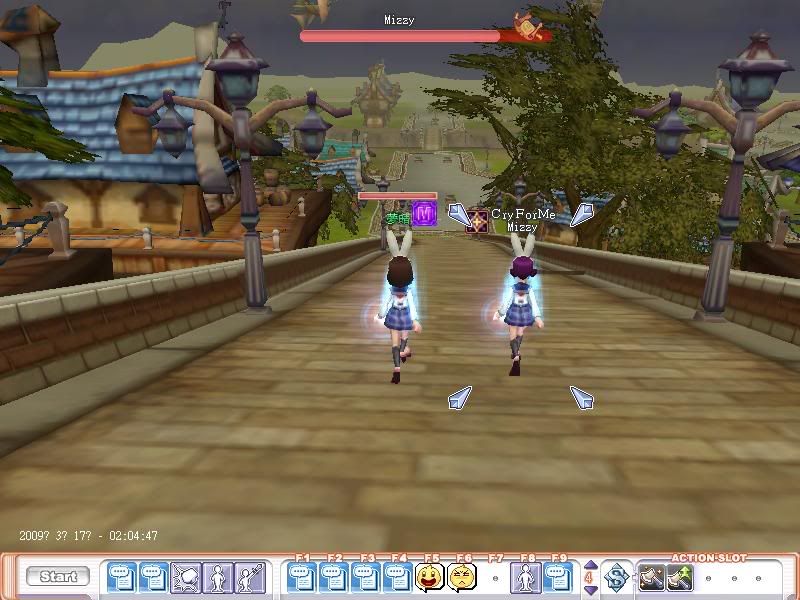Screen dimensions: 800x600
Task: Click the hotbar page down arrow
Action: pos(589,590)
